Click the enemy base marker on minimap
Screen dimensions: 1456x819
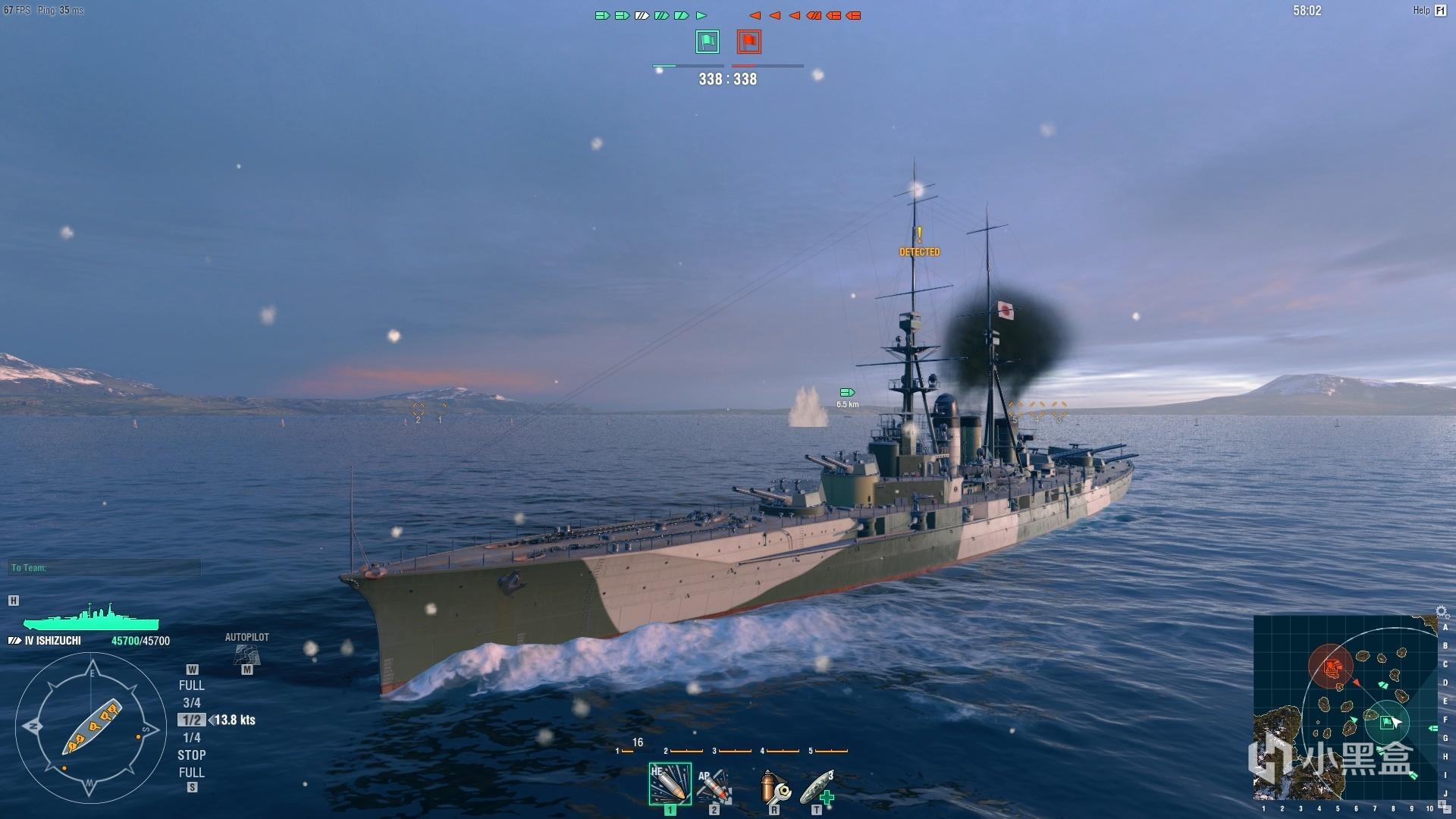1332,667
